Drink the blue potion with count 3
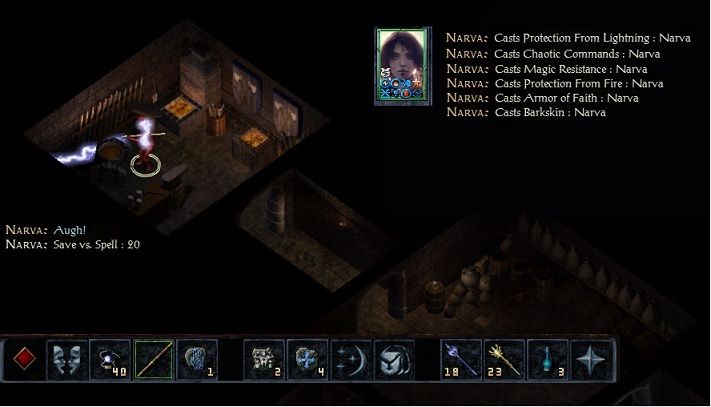Viewport: 711px width, 407px height. (548, 360)
